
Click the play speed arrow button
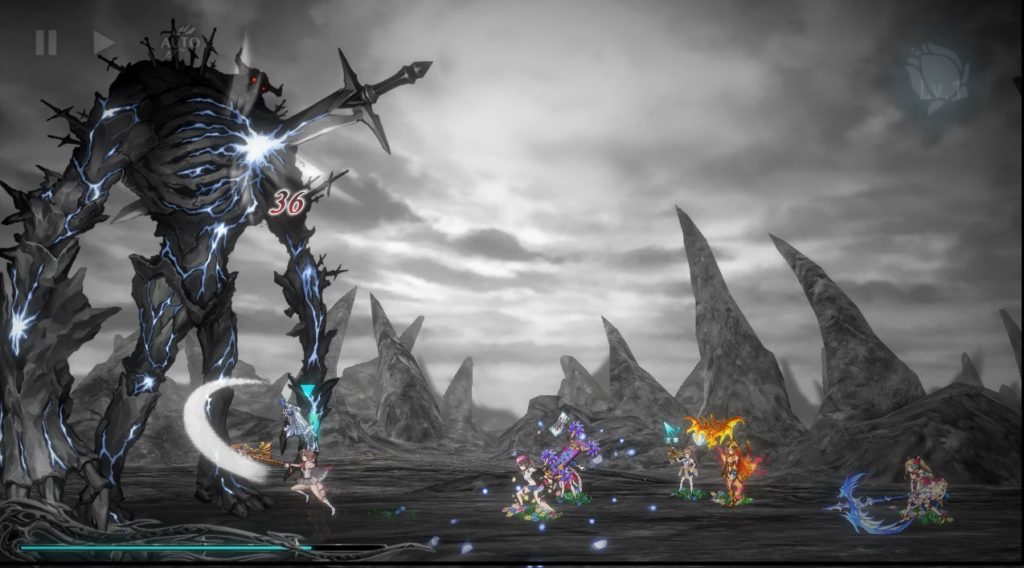(103, 42)
